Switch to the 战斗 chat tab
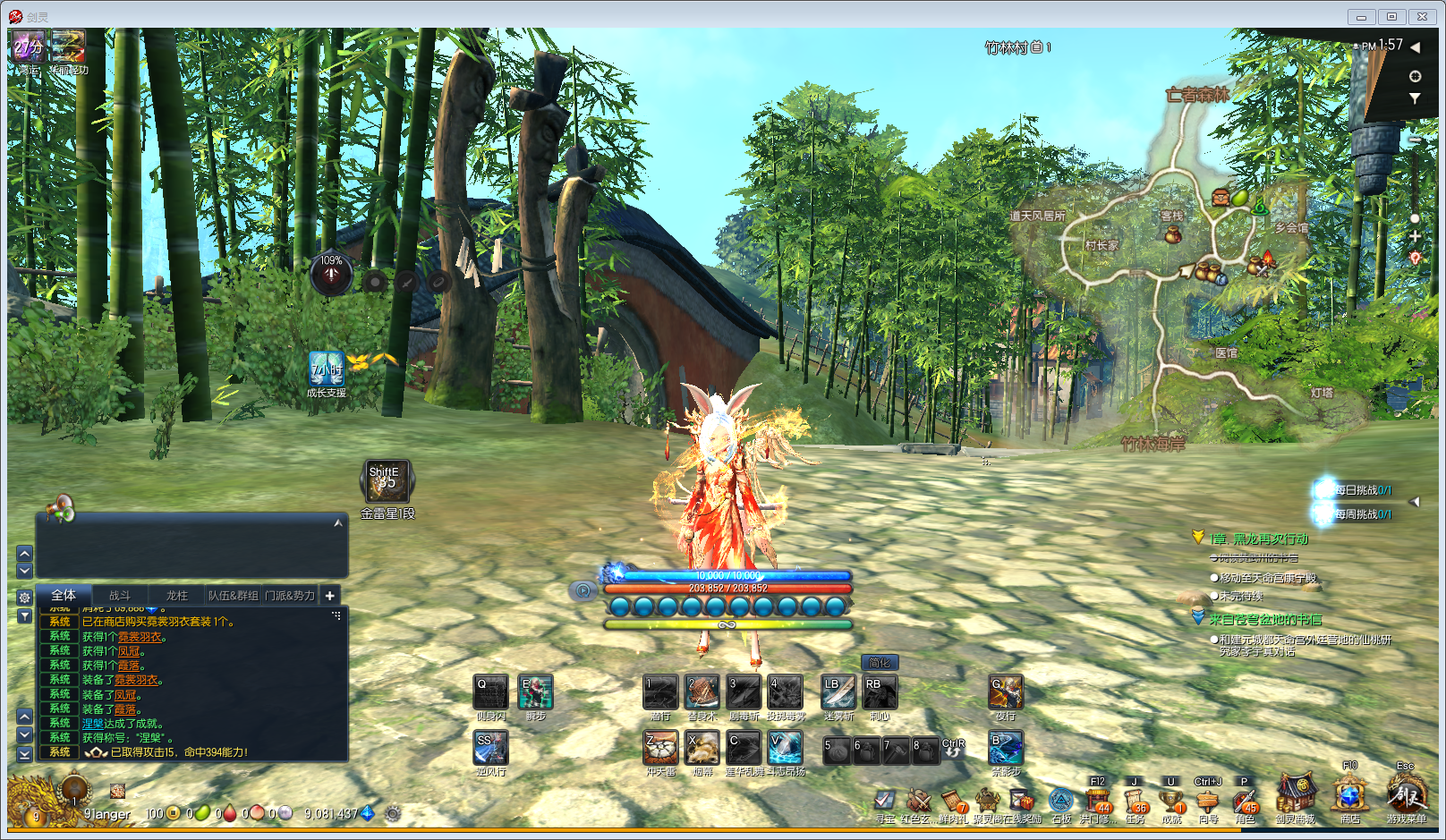Screen dimensions: 1446x840 pos(120,596)
